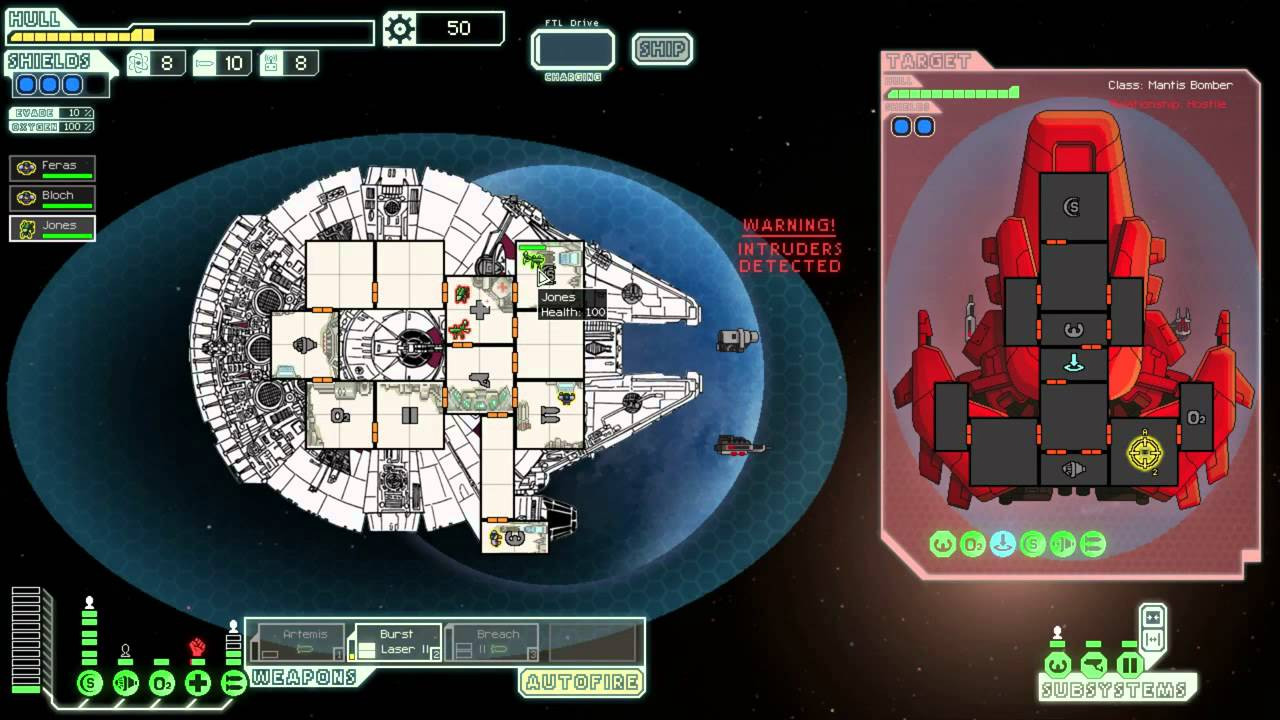Viewport: 1280px width, 720px height.
Task: Open the SHIP menu
Action: (662, 49)
